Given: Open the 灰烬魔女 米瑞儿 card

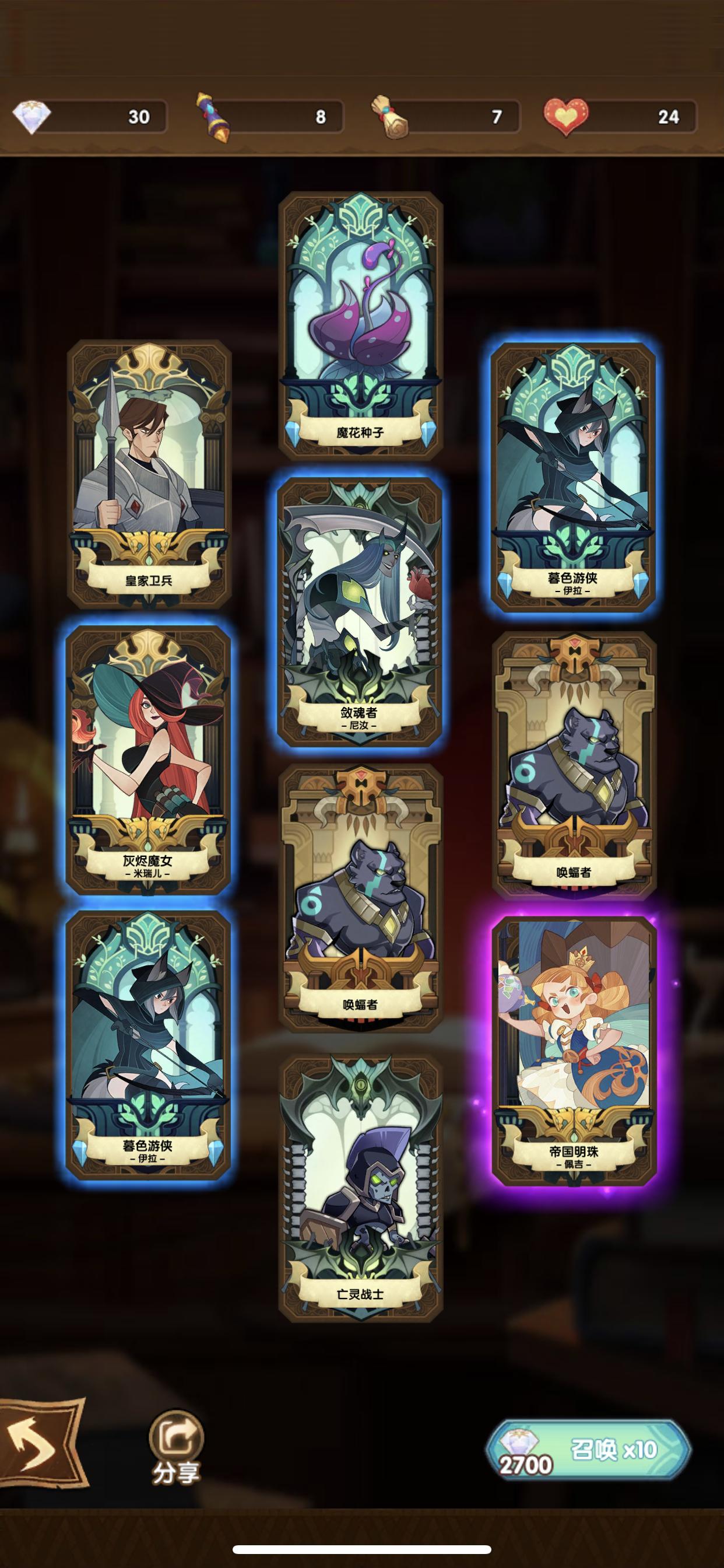Looking at the screenshot, I should (x=148, y=759).
